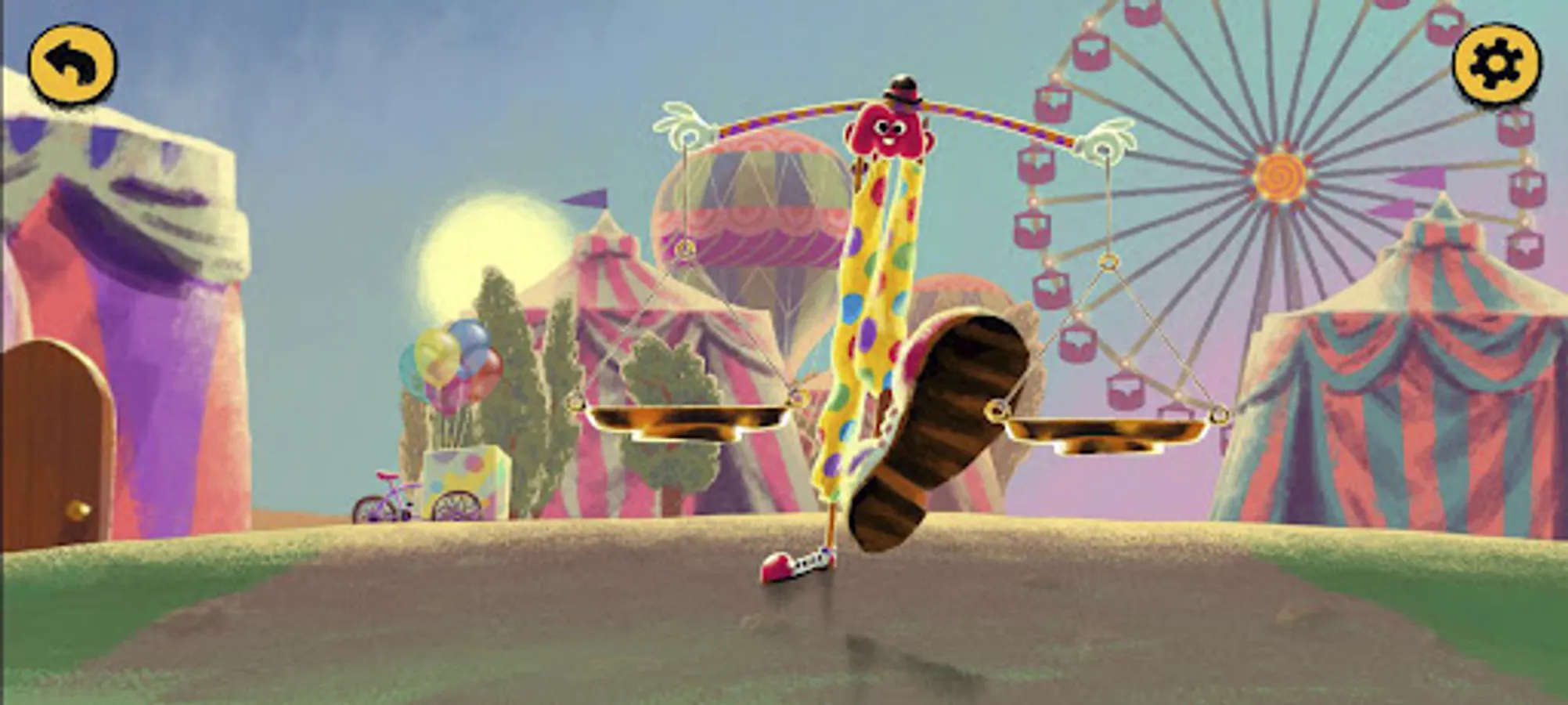The height and width of the screenshot is (705, 1568).
Task: Tap the clown character's red face
Action: (889, 129)
